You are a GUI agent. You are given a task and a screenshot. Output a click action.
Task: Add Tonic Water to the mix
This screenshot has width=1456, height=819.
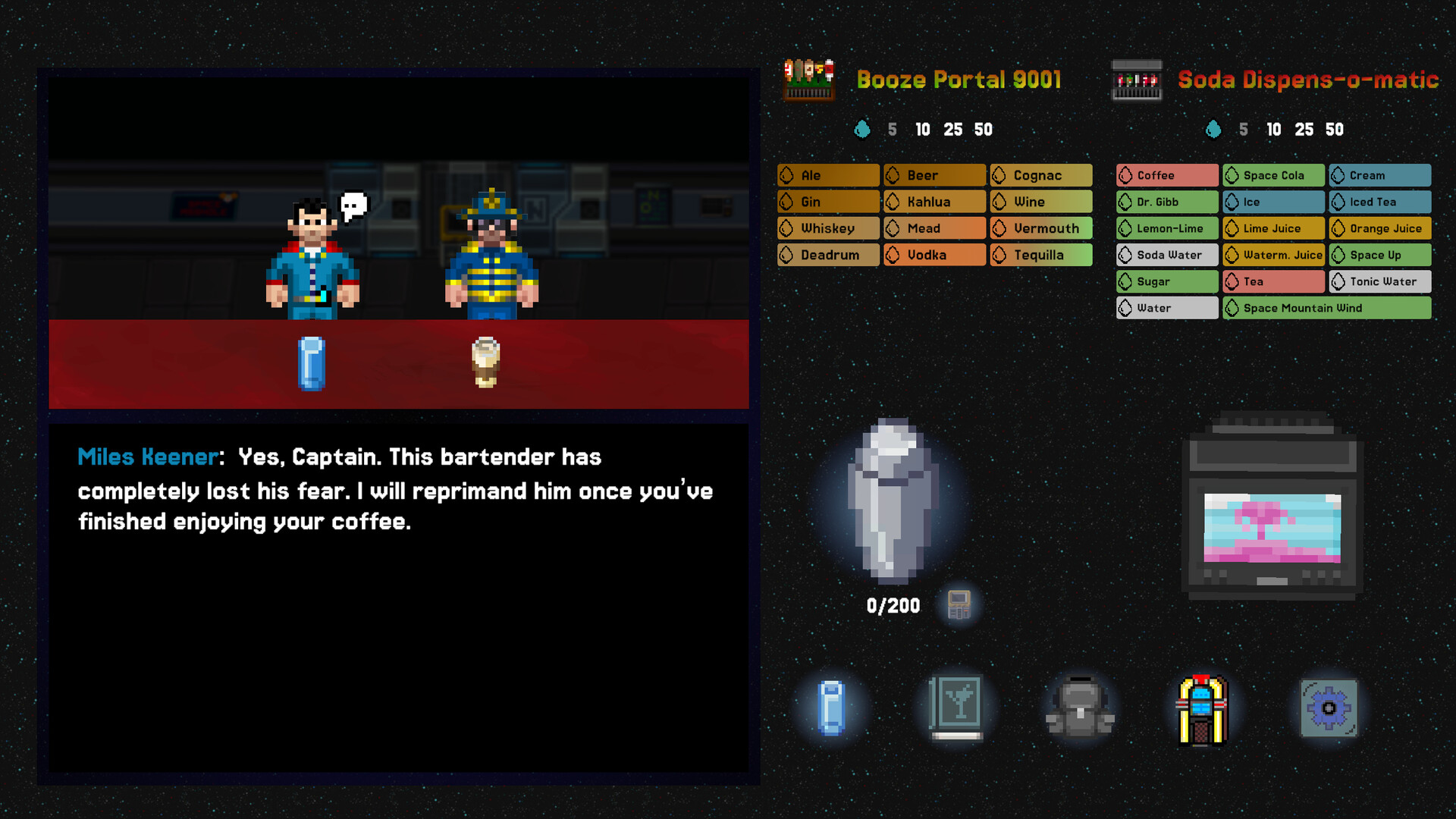tap(1379, 281)
